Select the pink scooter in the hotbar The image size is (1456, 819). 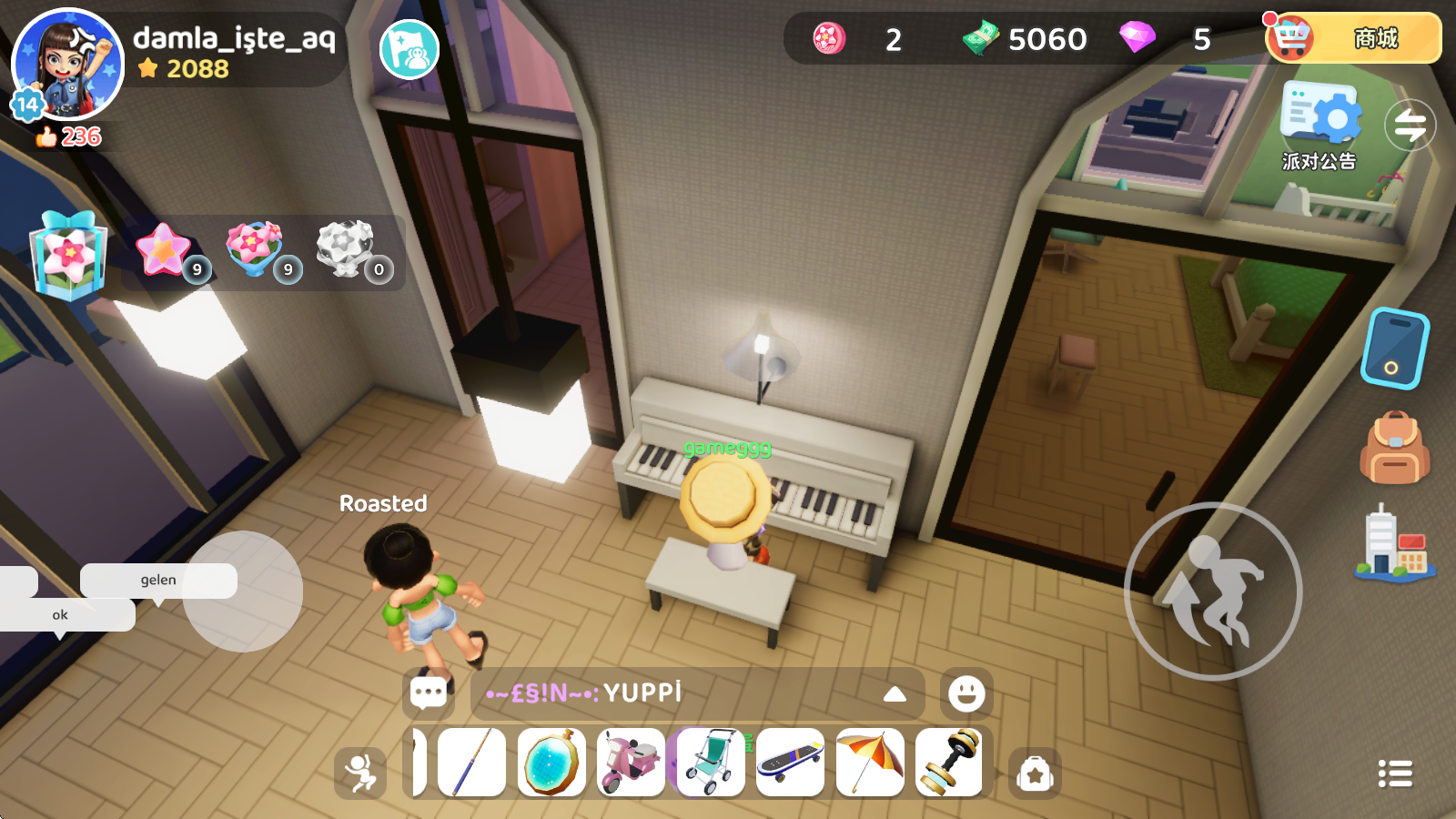632,763
